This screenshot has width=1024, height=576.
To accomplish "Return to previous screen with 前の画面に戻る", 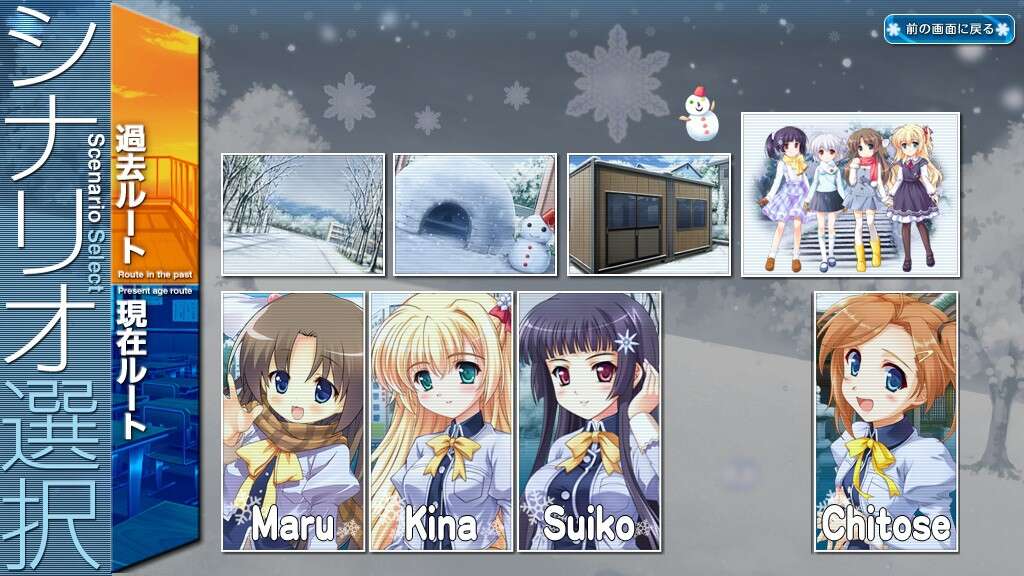I will pos(948,29).
